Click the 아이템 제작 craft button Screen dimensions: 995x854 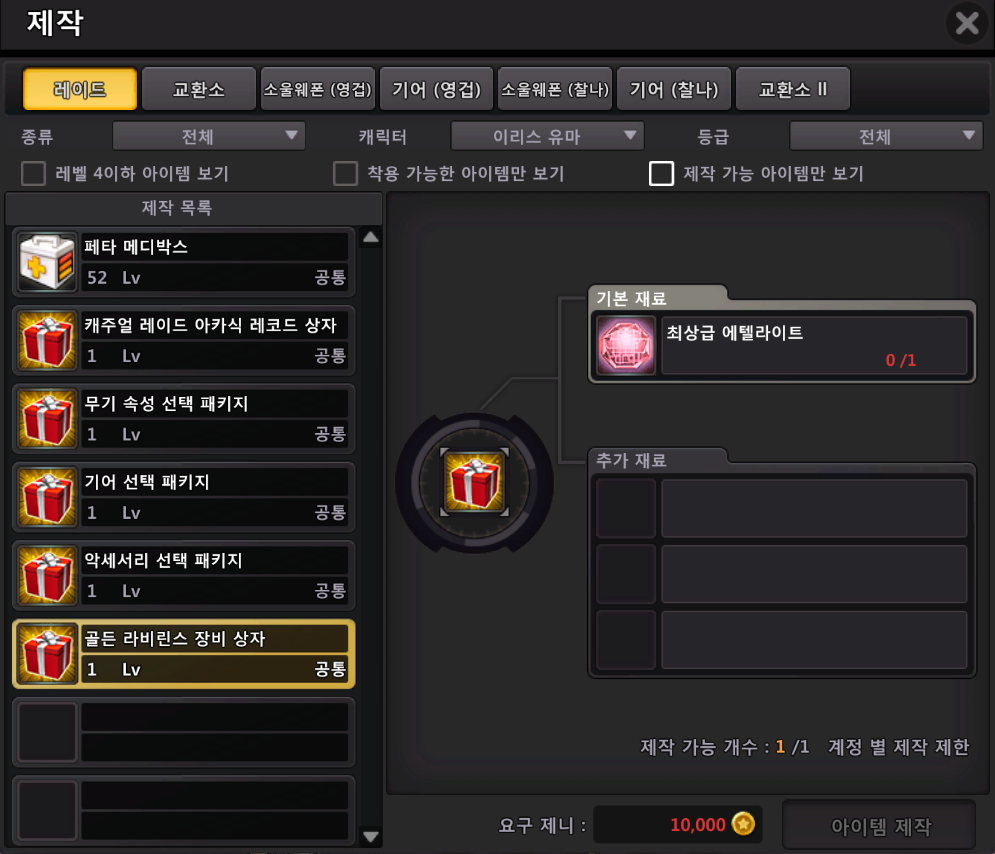[x=879, y=827]
